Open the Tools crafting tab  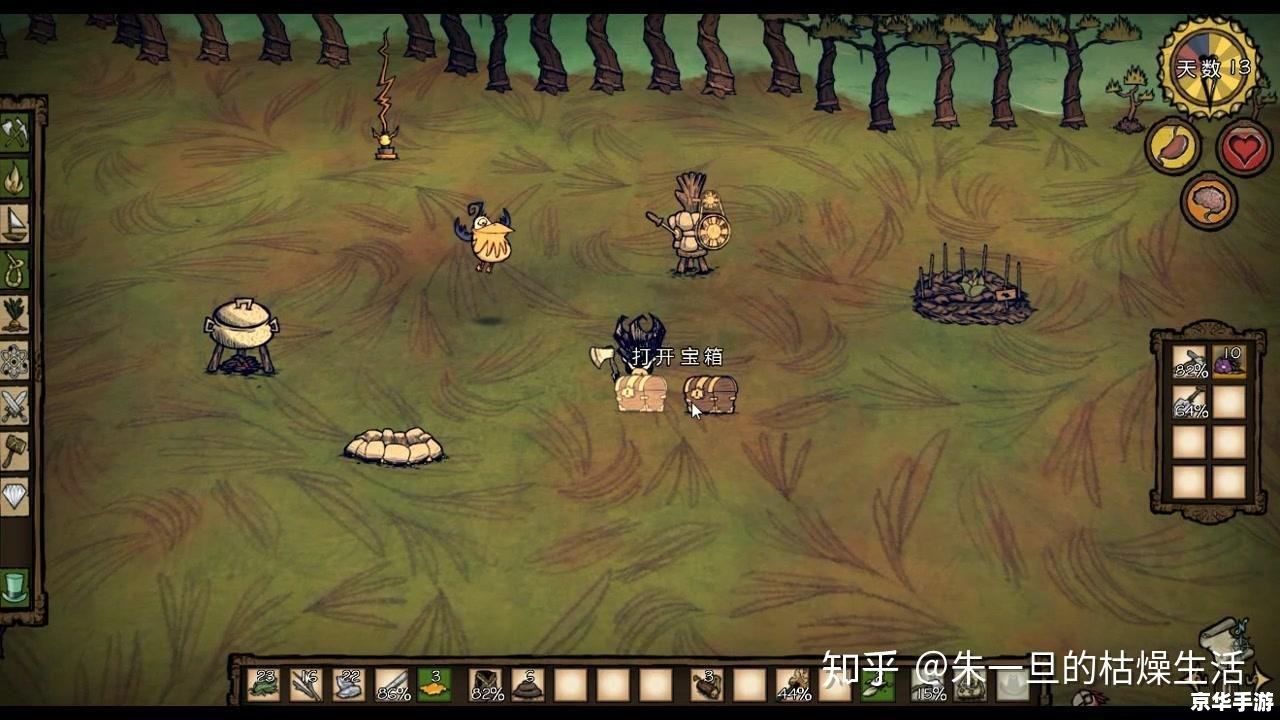(14, 133)
